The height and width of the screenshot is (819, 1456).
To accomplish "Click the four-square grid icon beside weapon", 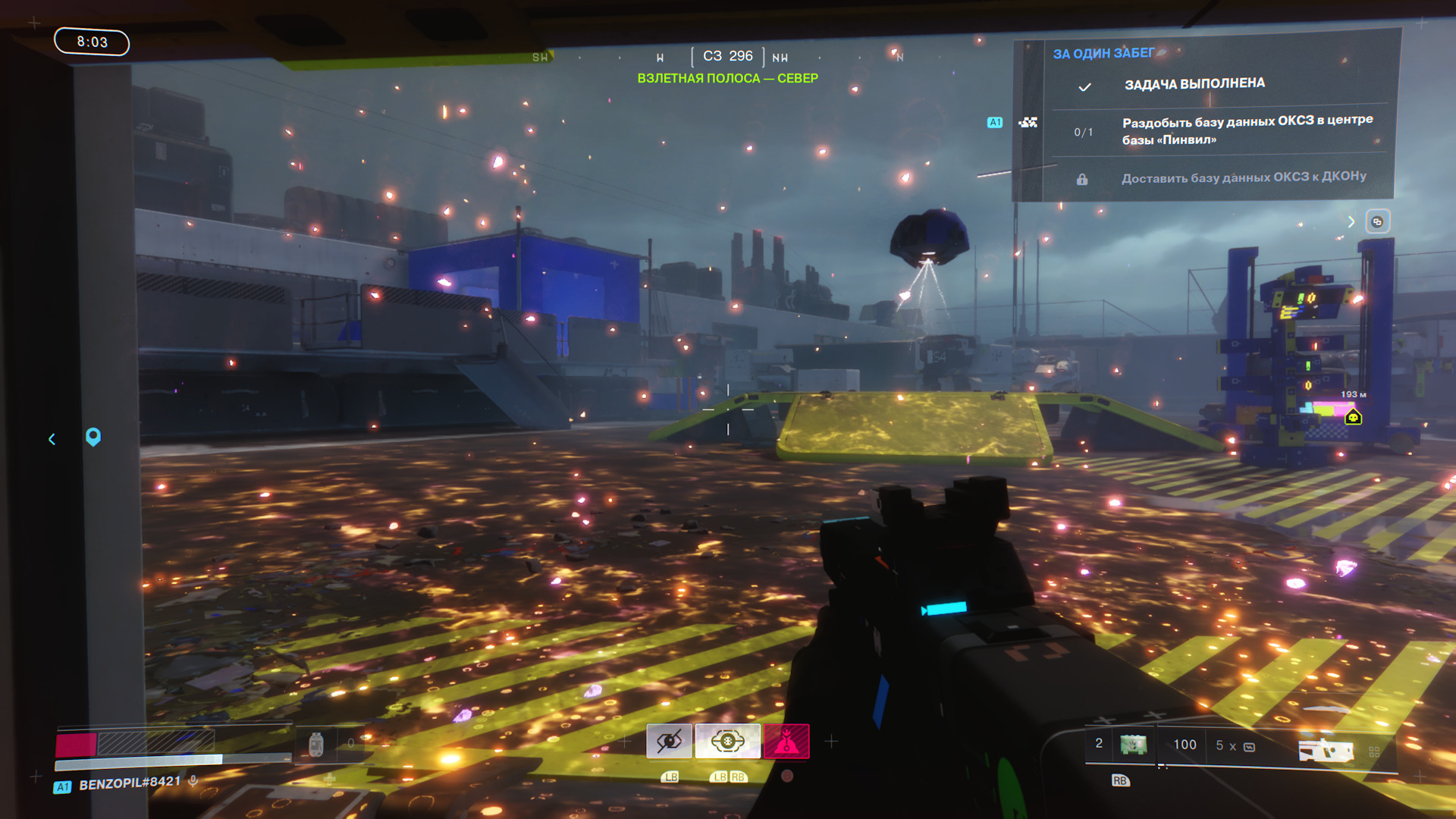I will tap(1374, 752).
